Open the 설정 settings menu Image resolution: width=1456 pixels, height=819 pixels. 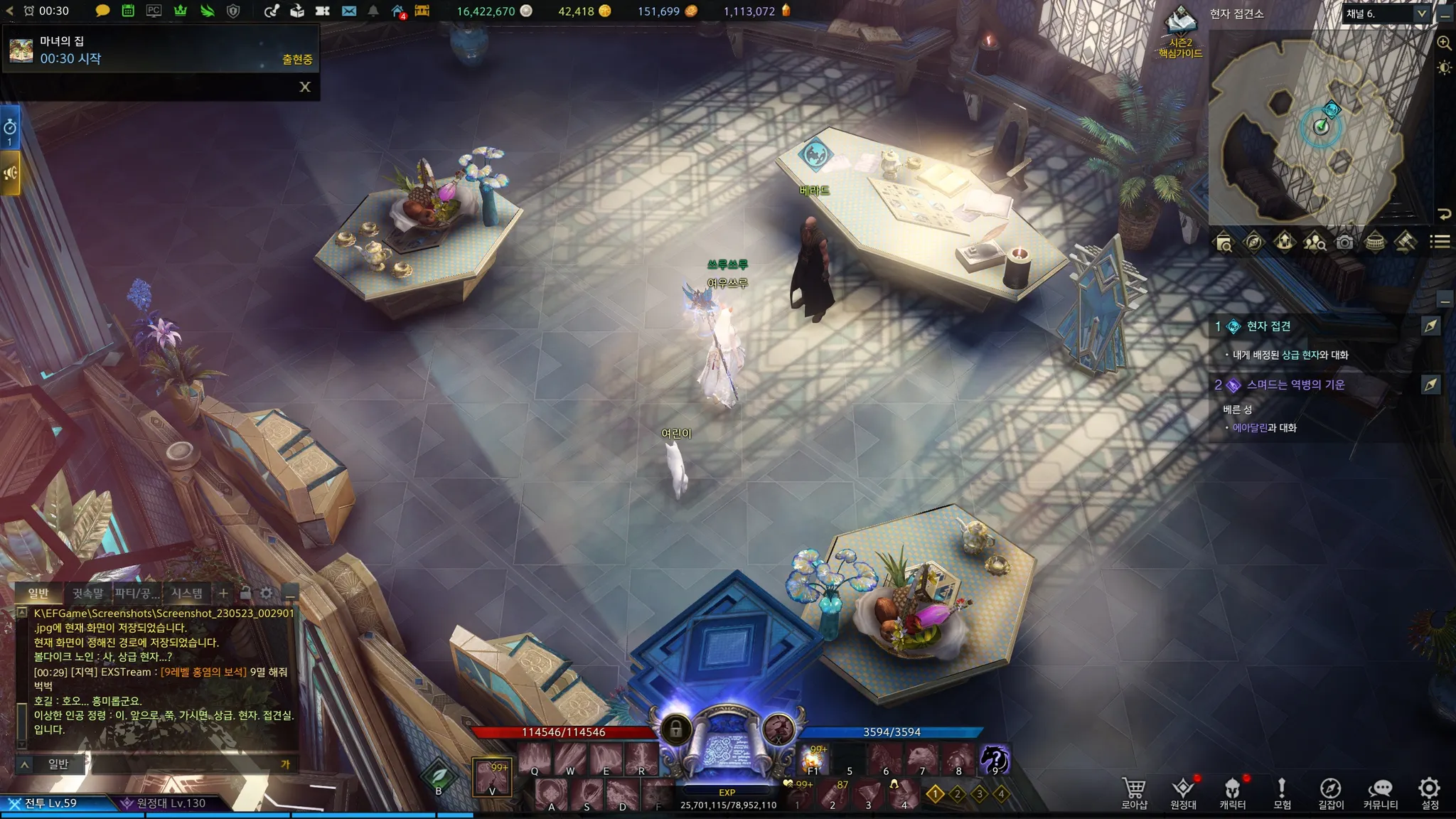tap(1430, 793)
